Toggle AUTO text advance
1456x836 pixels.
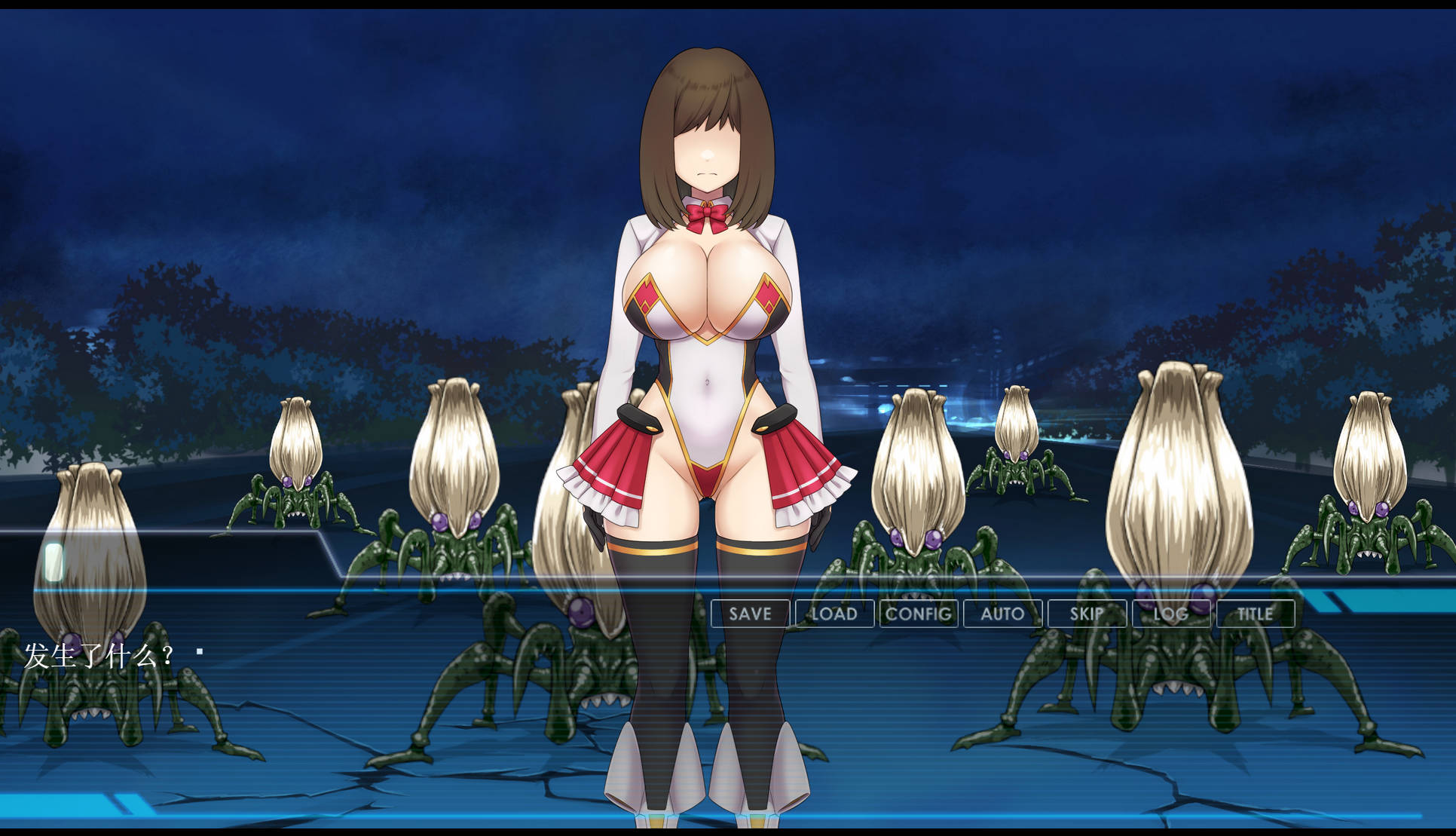tap(1002, 614)
